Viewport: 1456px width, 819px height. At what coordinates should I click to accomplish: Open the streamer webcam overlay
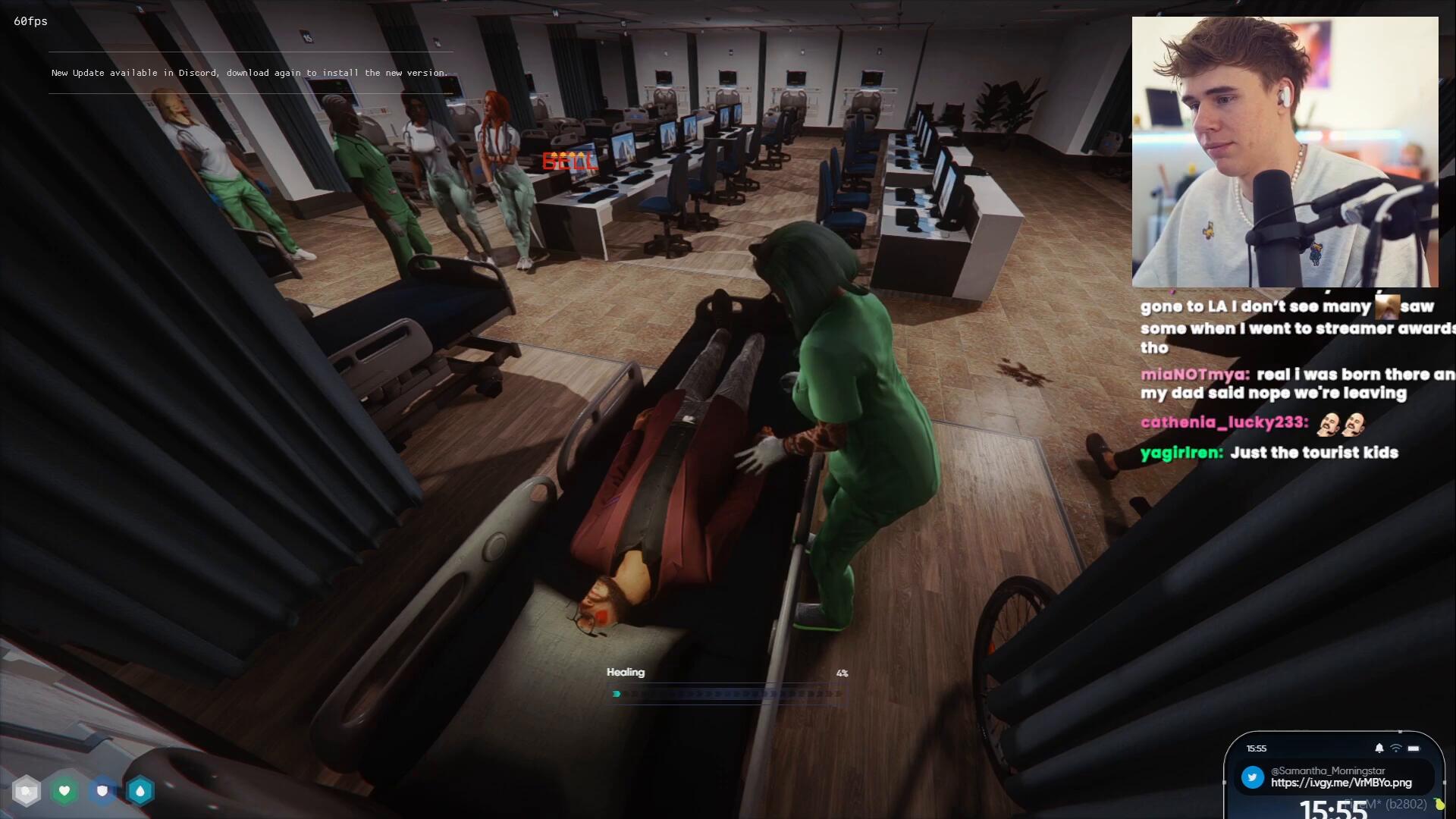click(x=1285, y=152)
